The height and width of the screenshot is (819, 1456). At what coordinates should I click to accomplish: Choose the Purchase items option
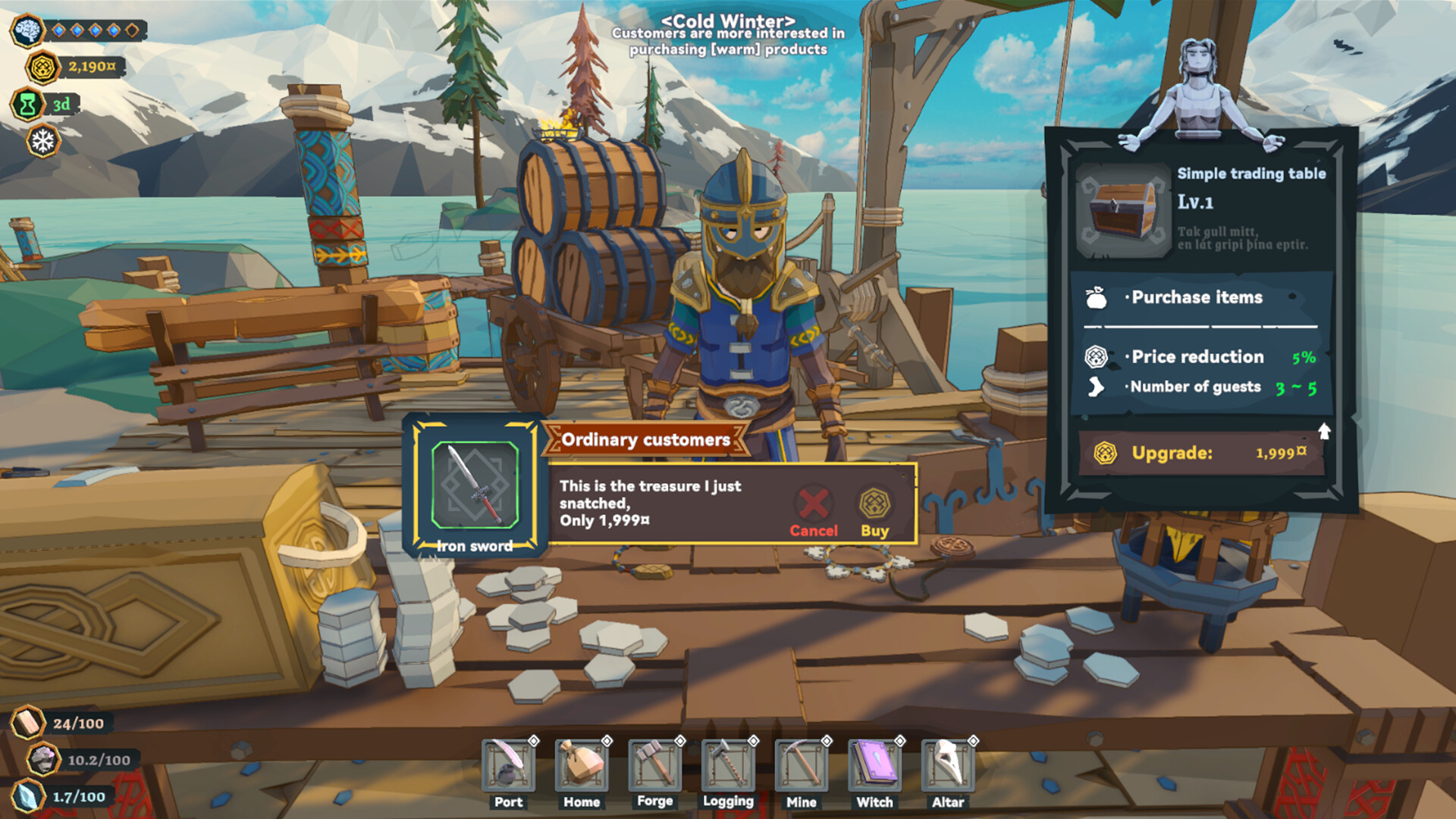click(x=1197, y=297)
